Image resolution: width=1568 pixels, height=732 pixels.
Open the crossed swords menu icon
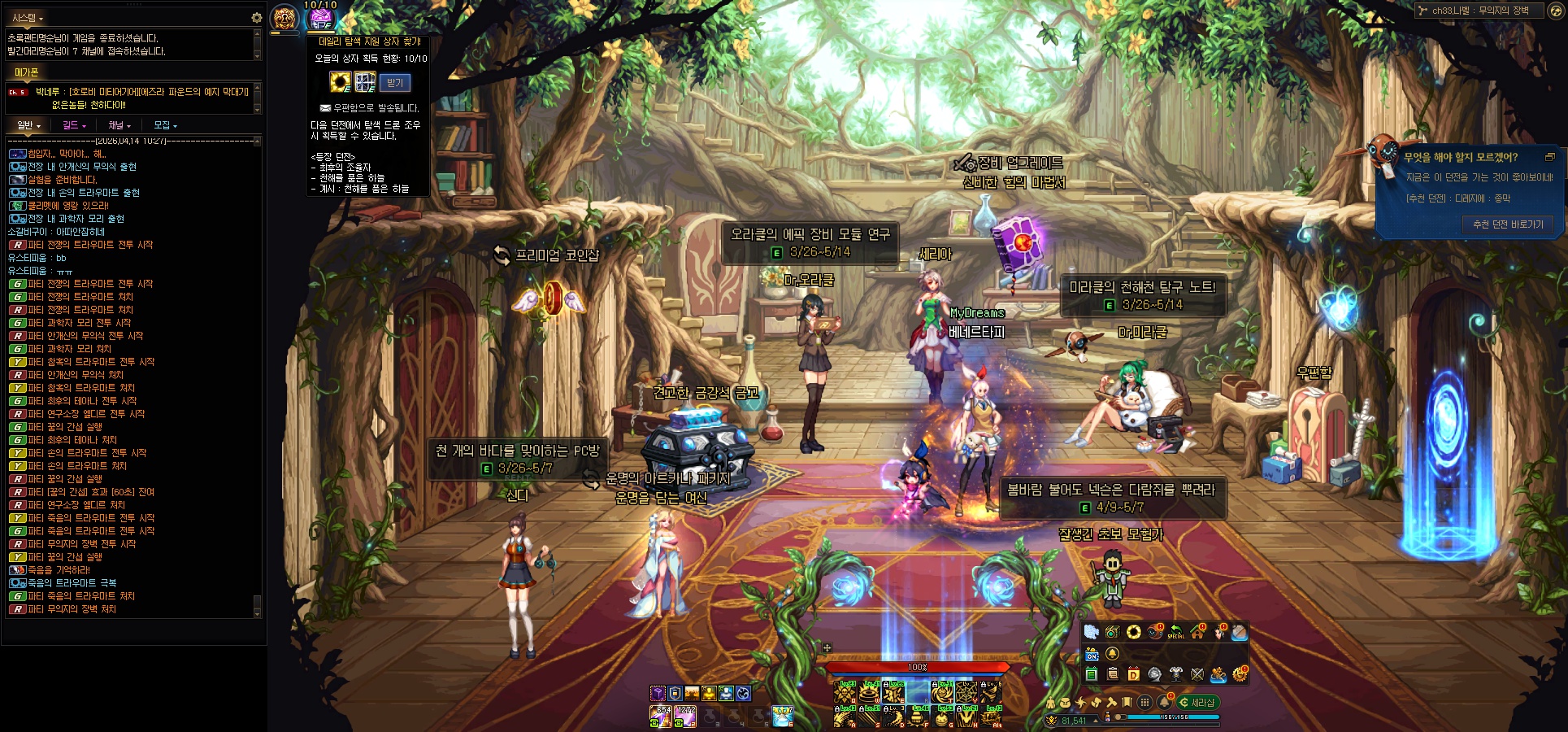tap(1197, 674)
